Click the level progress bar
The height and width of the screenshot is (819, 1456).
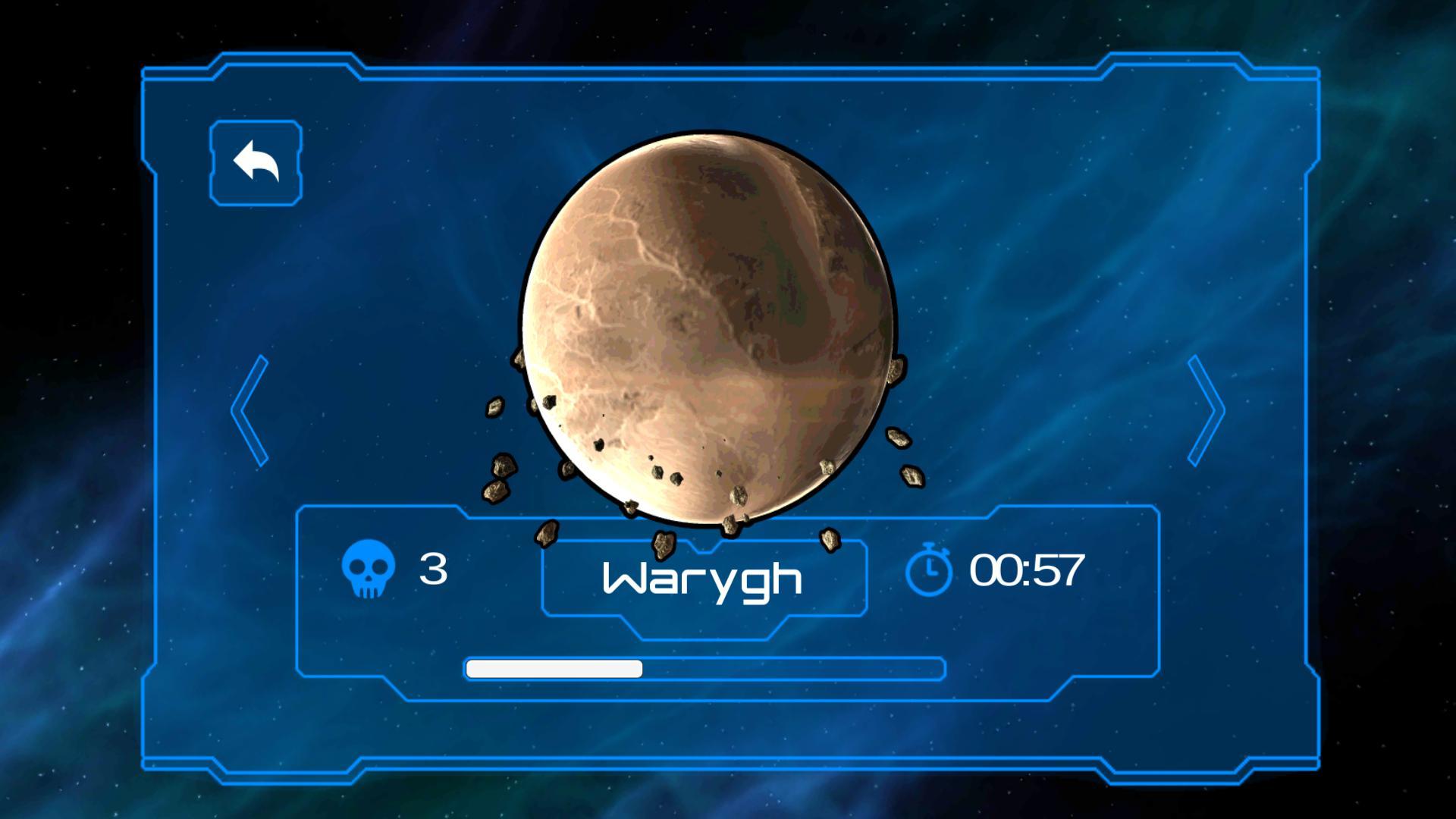[x=705, y=669]
